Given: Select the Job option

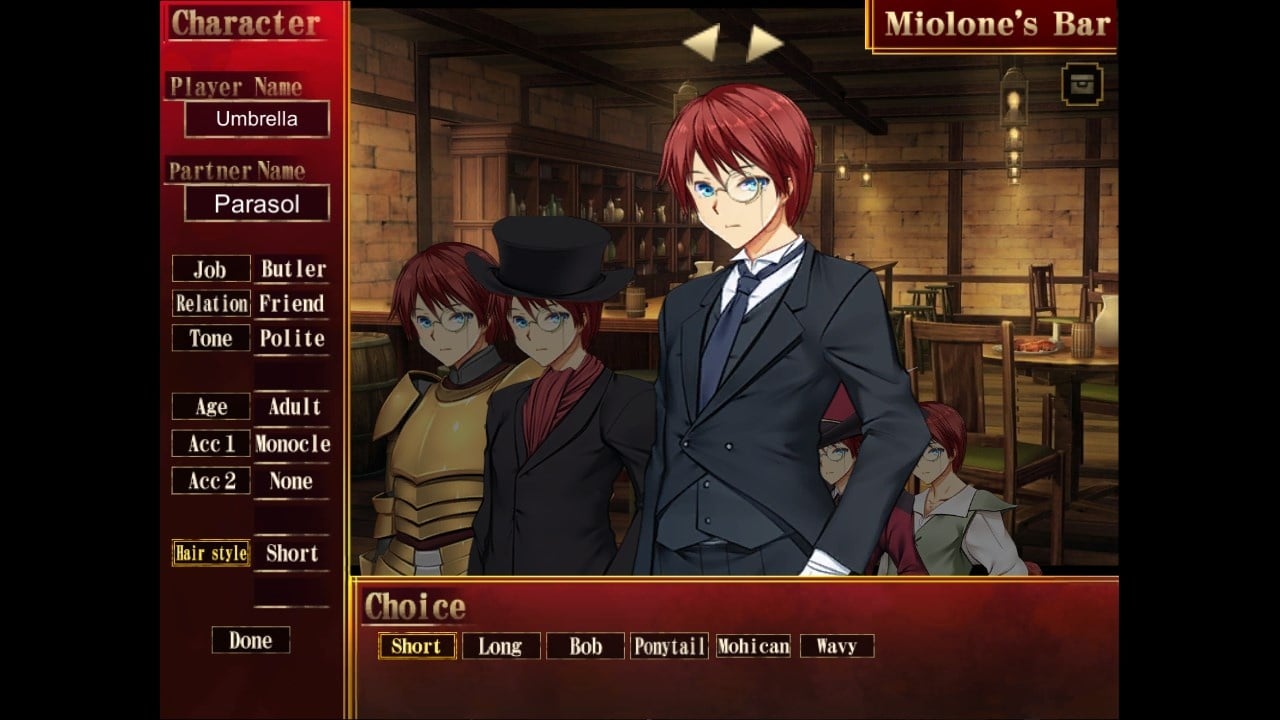Looking at the screenshot, I should (210, 269).
